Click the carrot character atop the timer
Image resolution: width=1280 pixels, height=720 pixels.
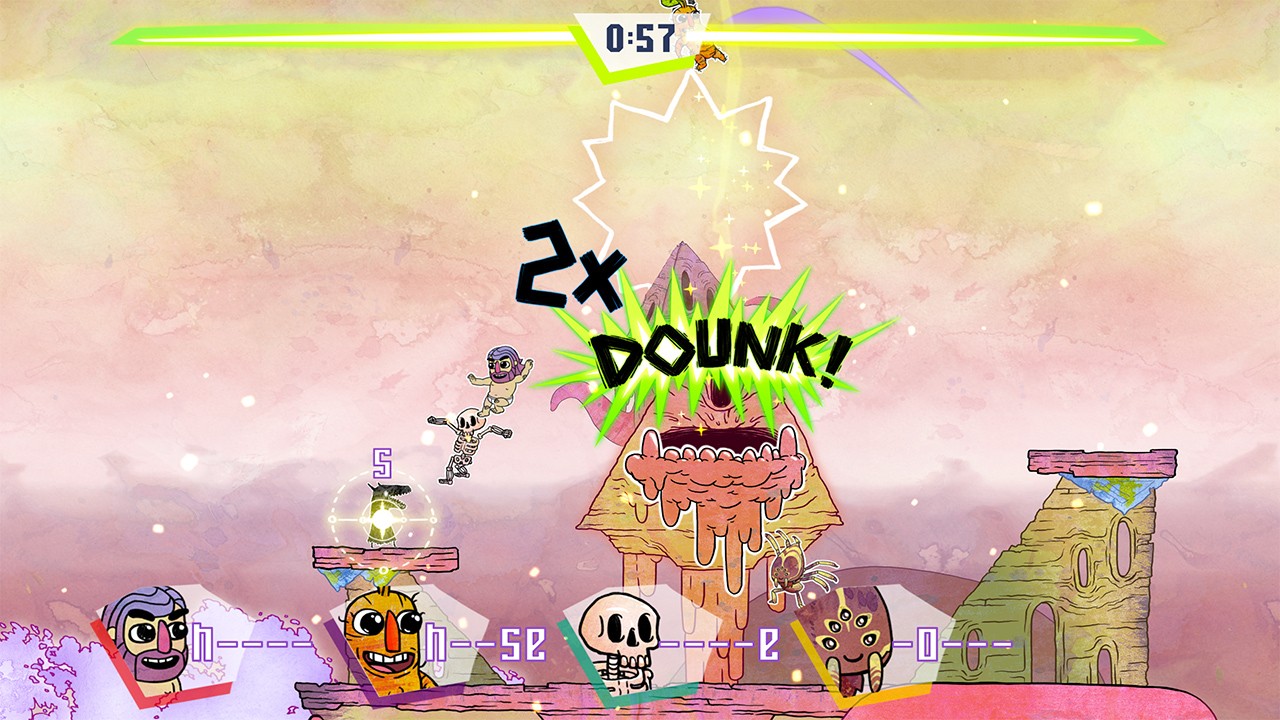[x=683, y=12]
